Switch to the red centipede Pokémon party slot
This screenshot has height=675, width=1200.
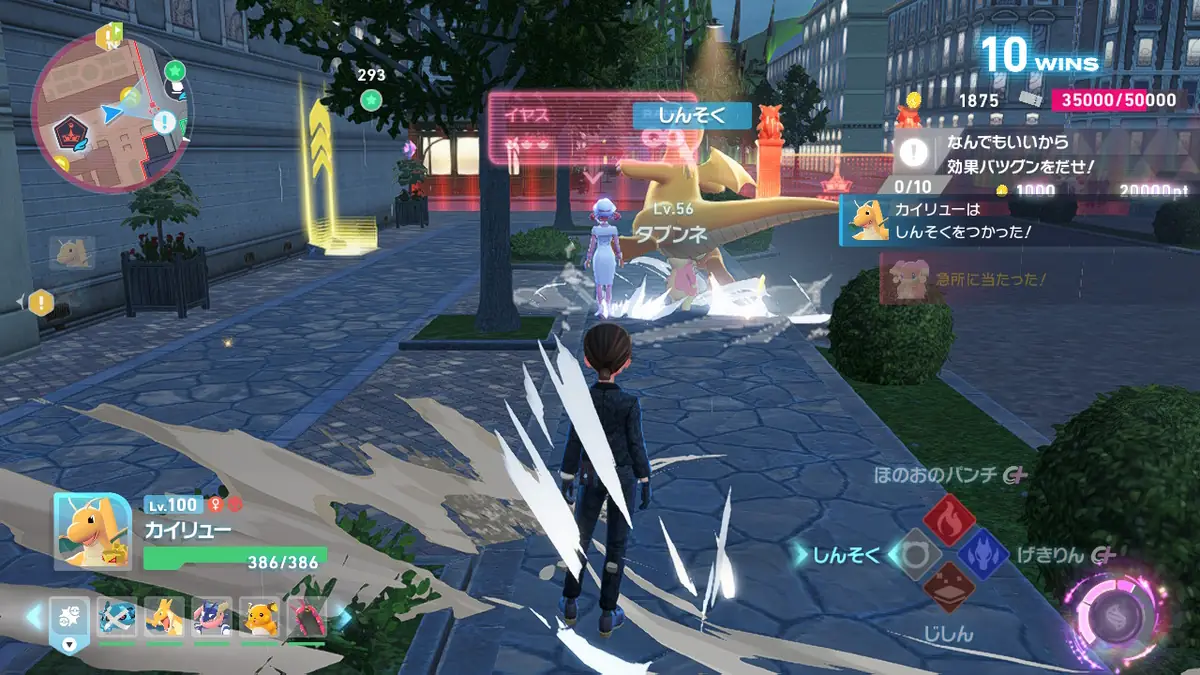point(307,616)
